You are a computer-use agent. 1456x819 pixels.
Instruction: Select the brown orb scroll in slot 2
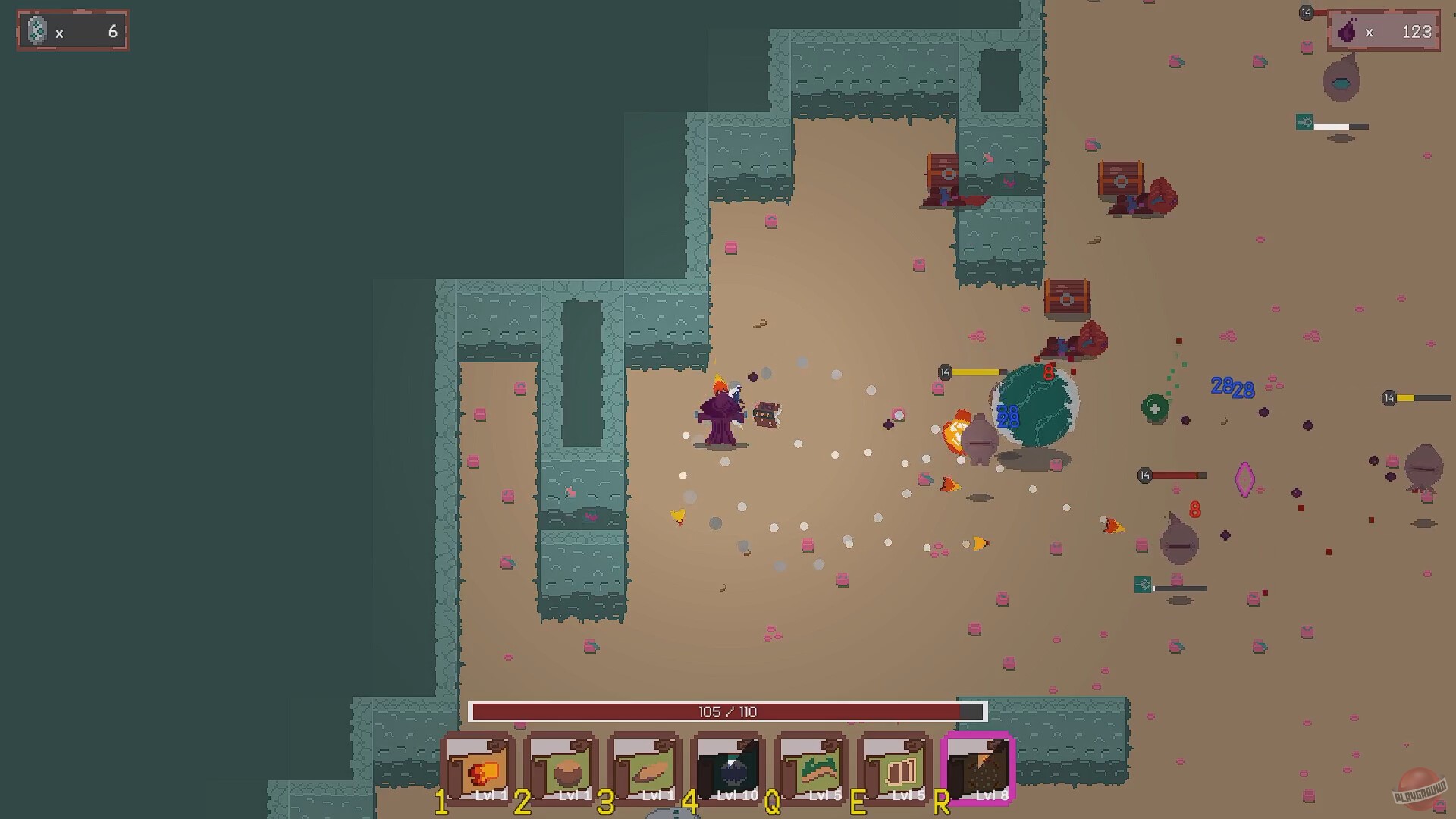(561, 769)
